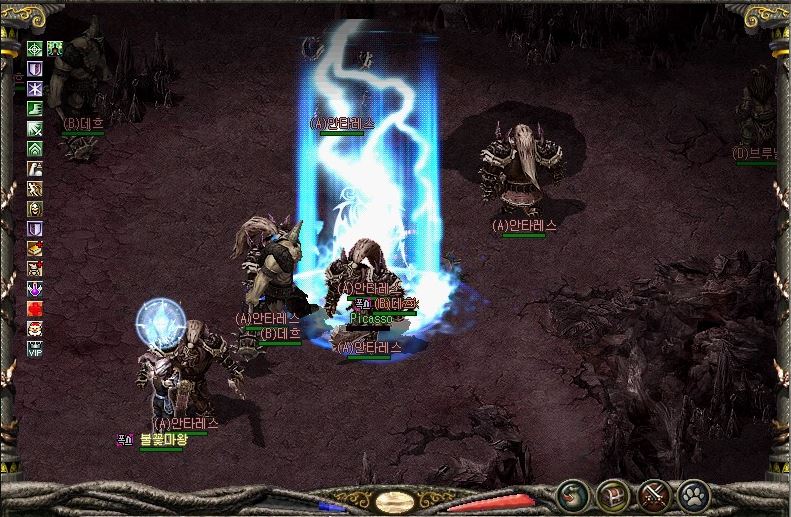Click the snowflake buff icon

pos(35,88)
